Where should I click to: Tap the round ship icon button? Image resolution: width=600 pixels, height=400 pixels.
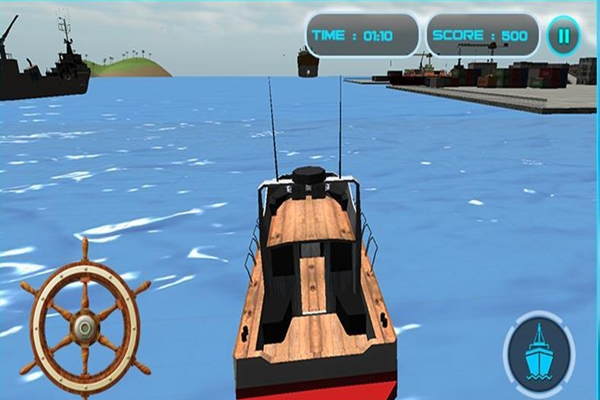coord(540,351)
